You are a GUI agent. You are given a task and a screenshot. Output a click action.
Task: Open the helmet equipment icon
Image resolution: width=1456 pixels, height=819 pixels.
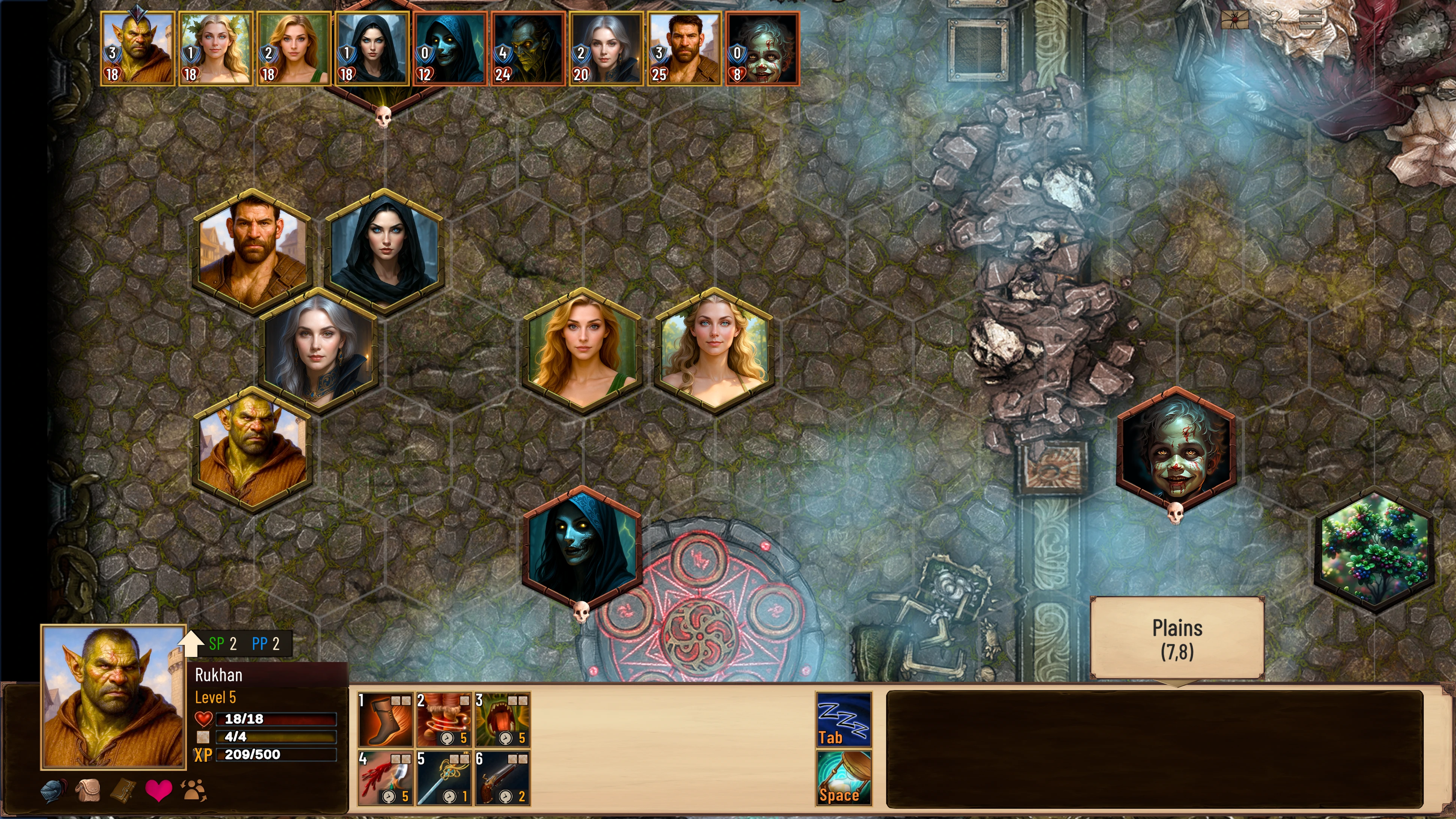pyautogui.click(x=54, y=791)
